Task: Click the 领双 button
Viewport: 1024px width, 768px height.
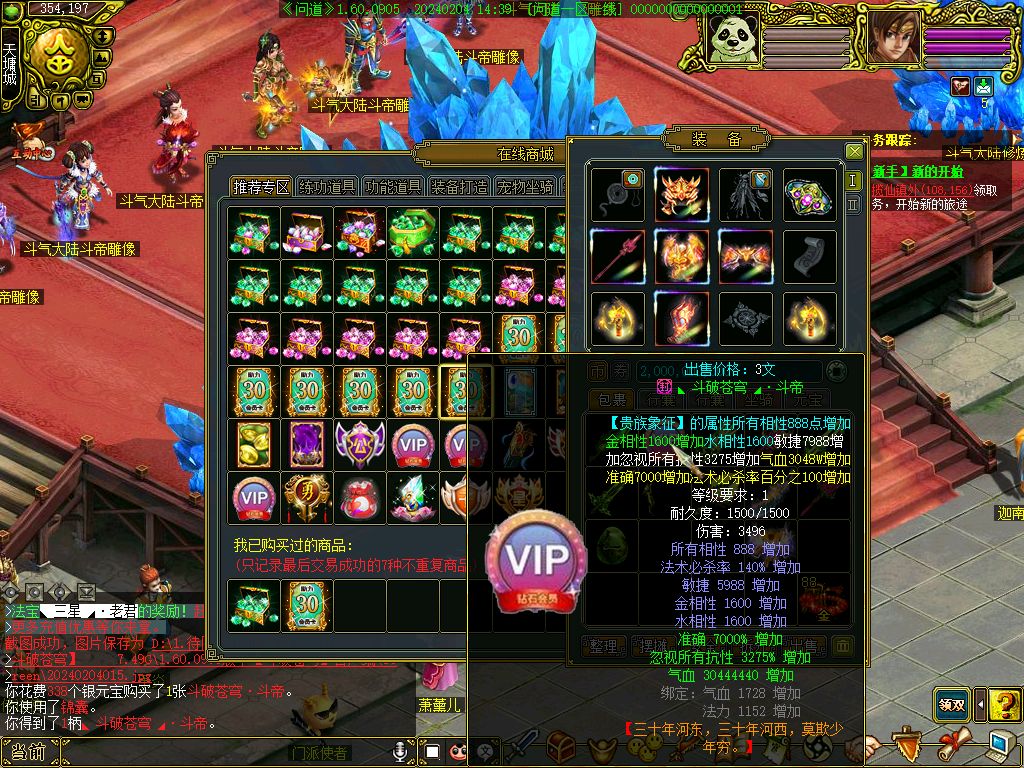Action: click(952, 704)
